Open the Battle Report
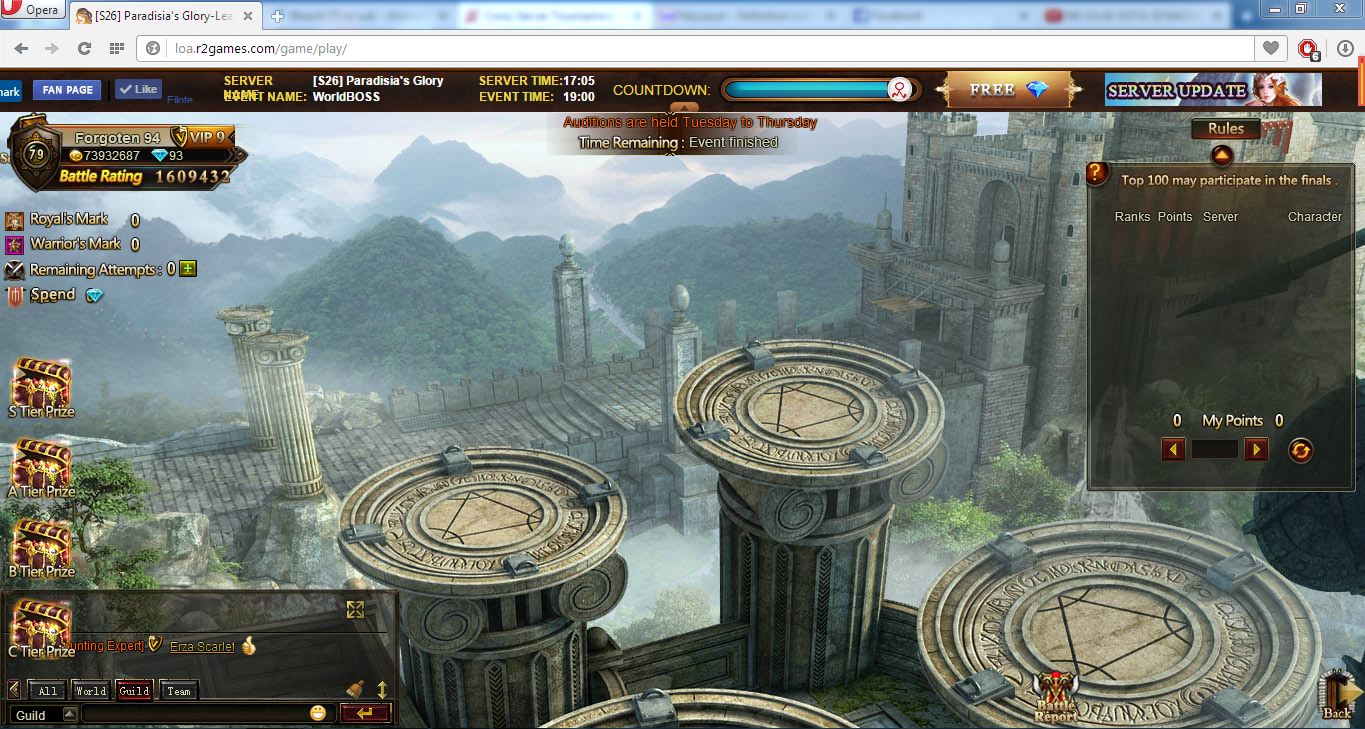The height and width of the screenshot is (729, 1365). click(x=1056, y=696)
